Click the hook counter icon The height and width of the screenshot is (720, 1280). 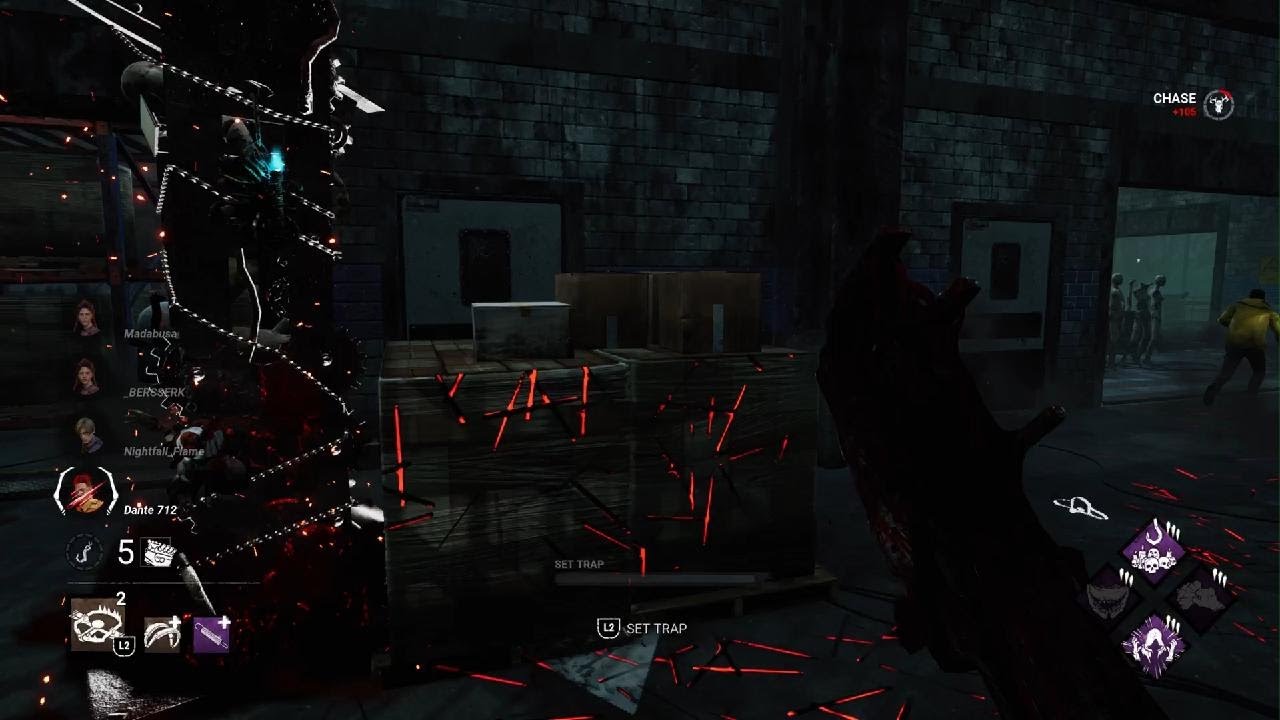pyautogui.click(x=84, y=551)
